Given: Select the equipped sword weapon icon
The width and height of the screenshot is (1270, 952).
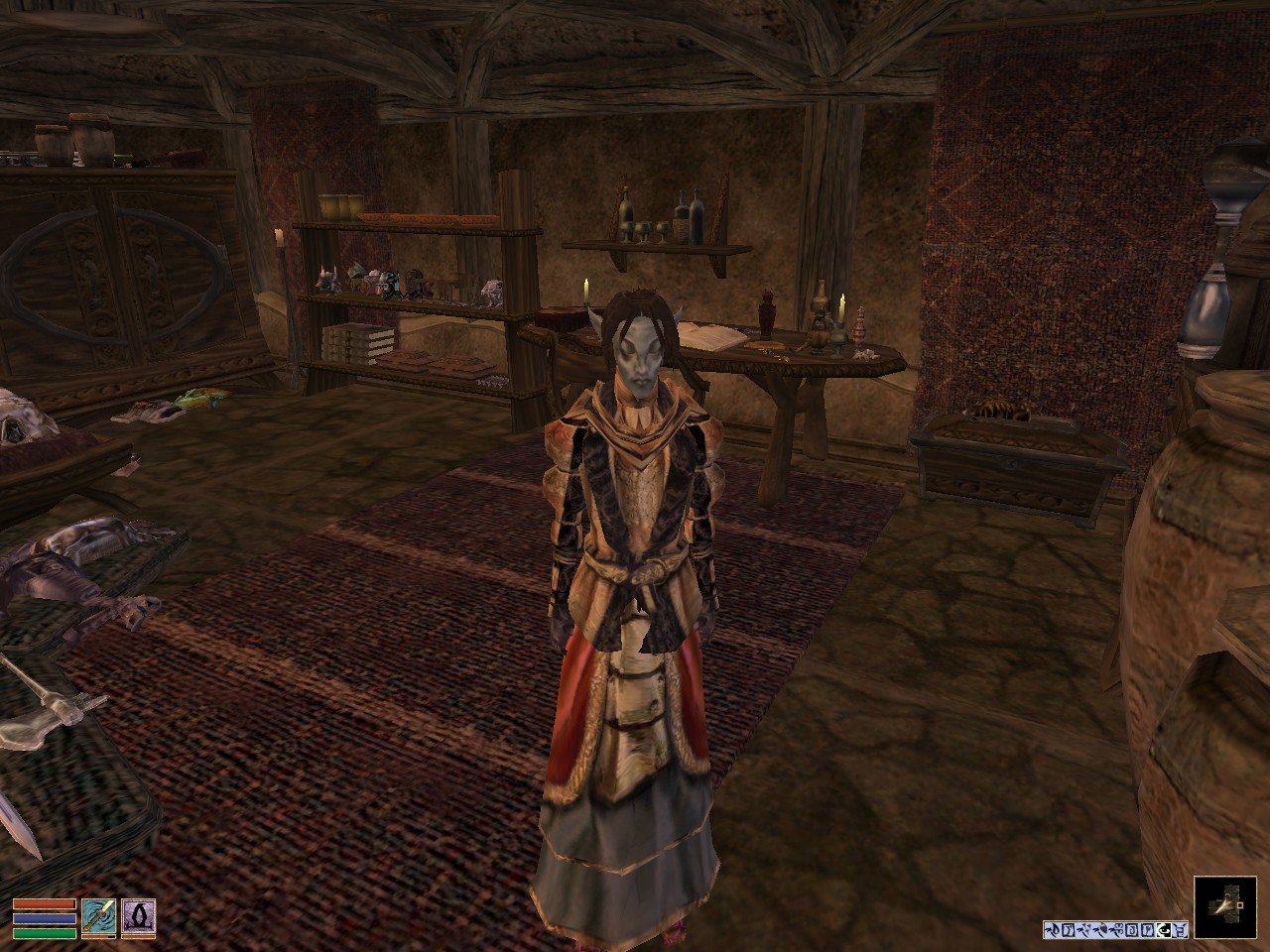Looking at the screenshot, I should point(97,916).
